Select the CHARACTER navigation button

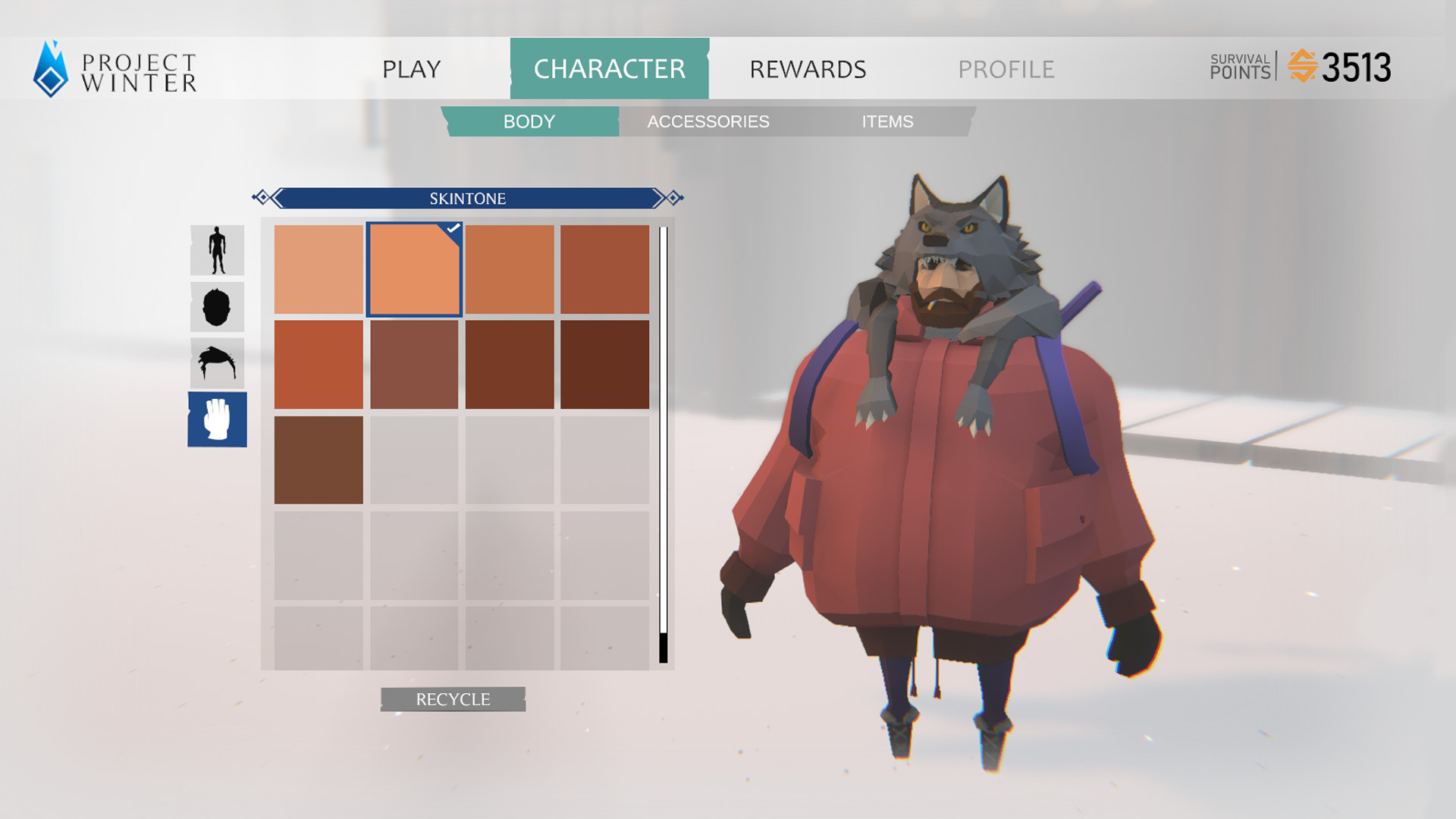tap(609, 68)
